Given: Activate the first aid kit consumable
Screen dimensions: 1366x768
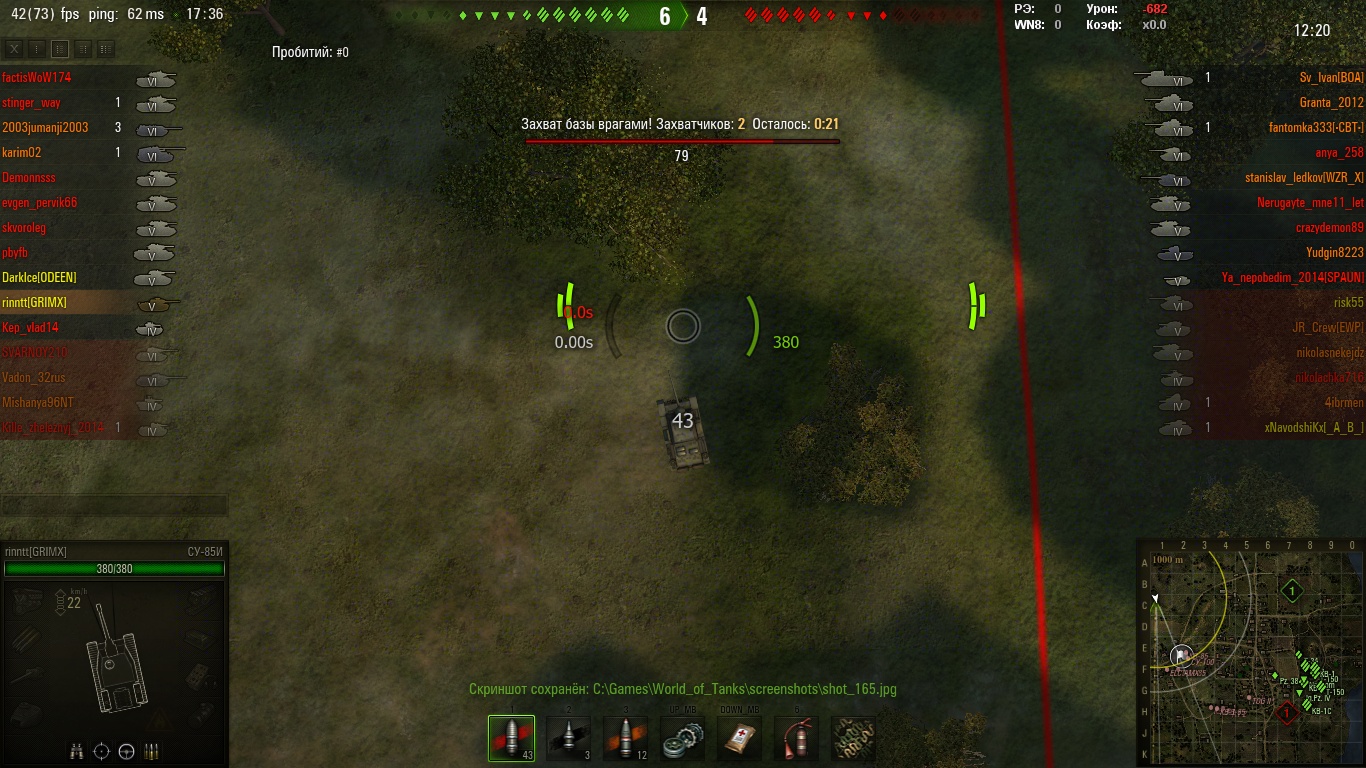Looking at the screenshot, I should coord(739,739).
